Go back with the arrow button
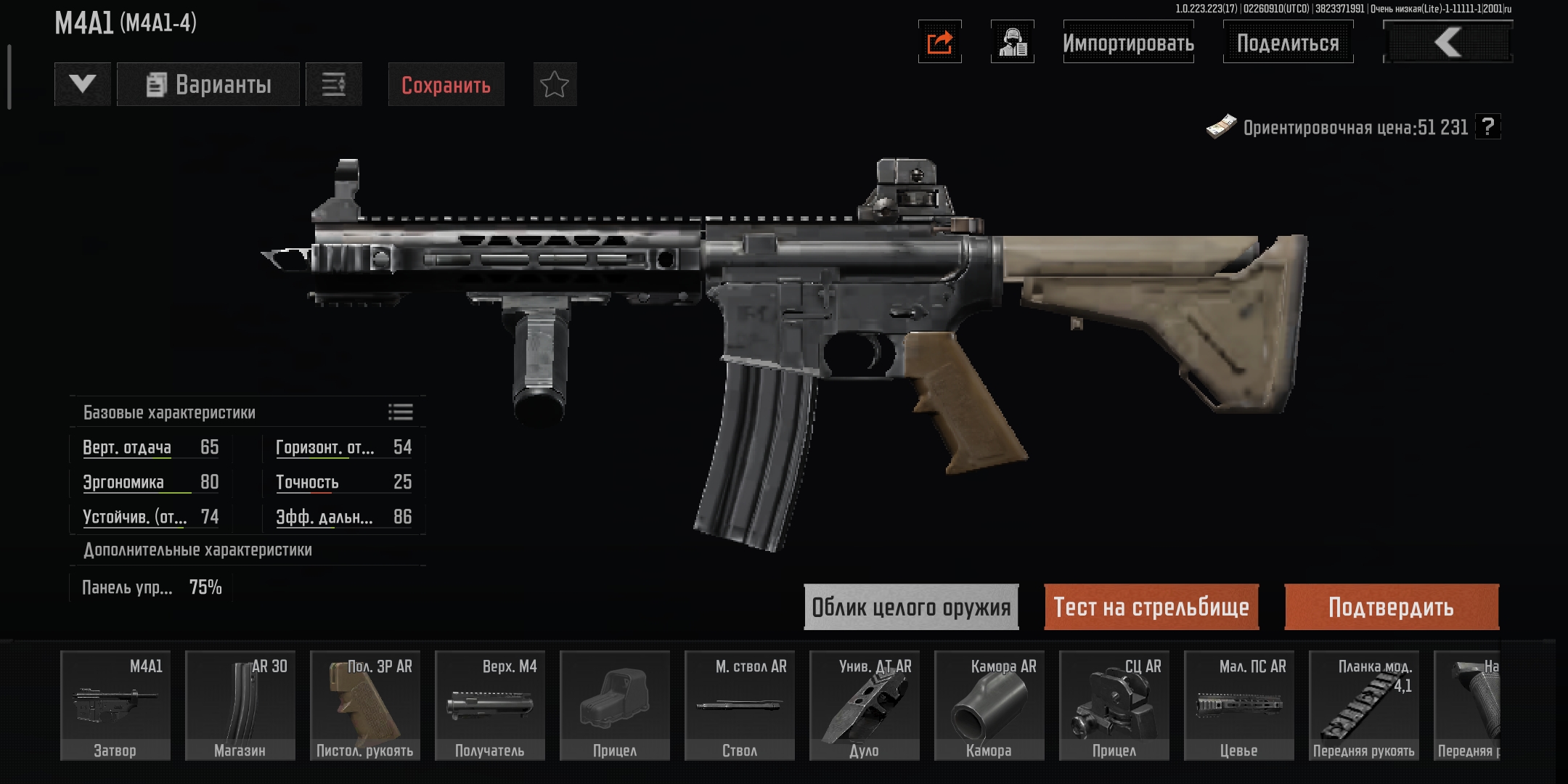The image size is (1568, 784). pos(1447,43)
